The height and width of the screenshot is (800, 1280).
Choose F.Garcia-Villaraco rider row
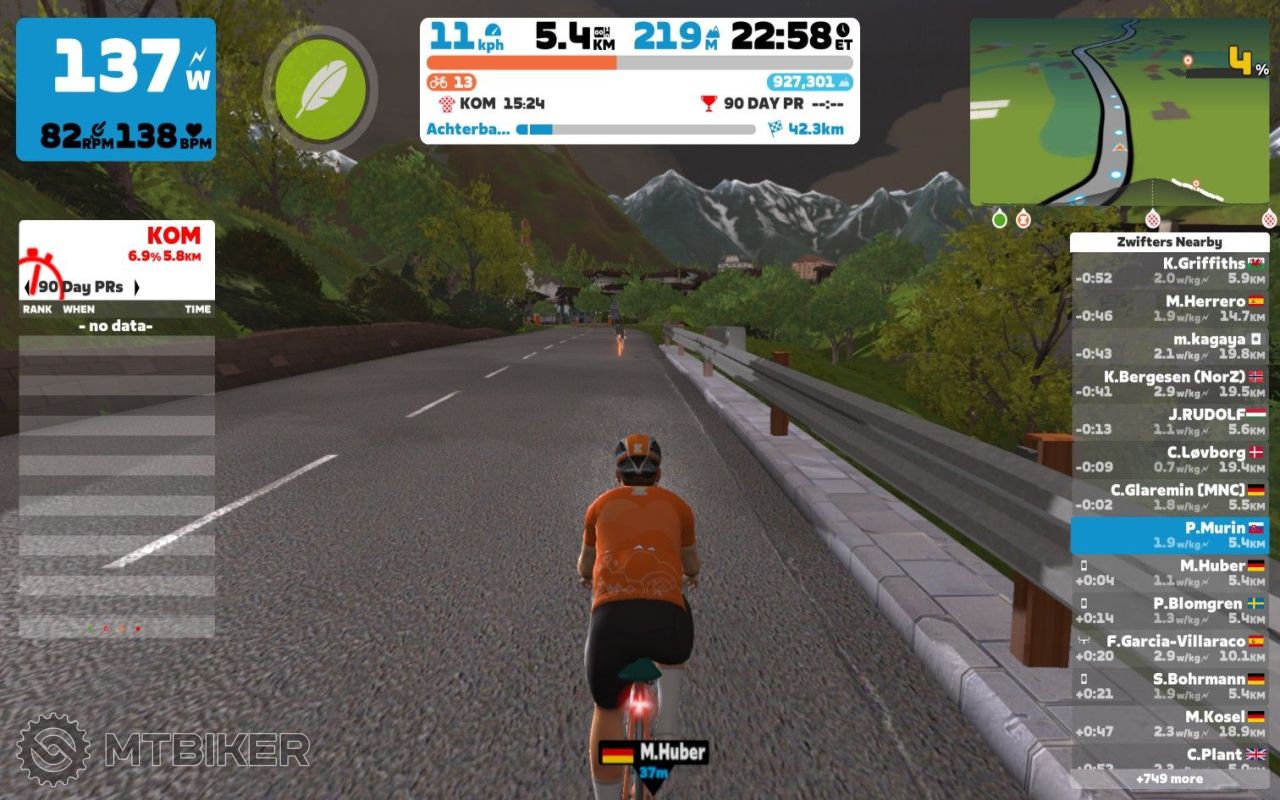1169,648
